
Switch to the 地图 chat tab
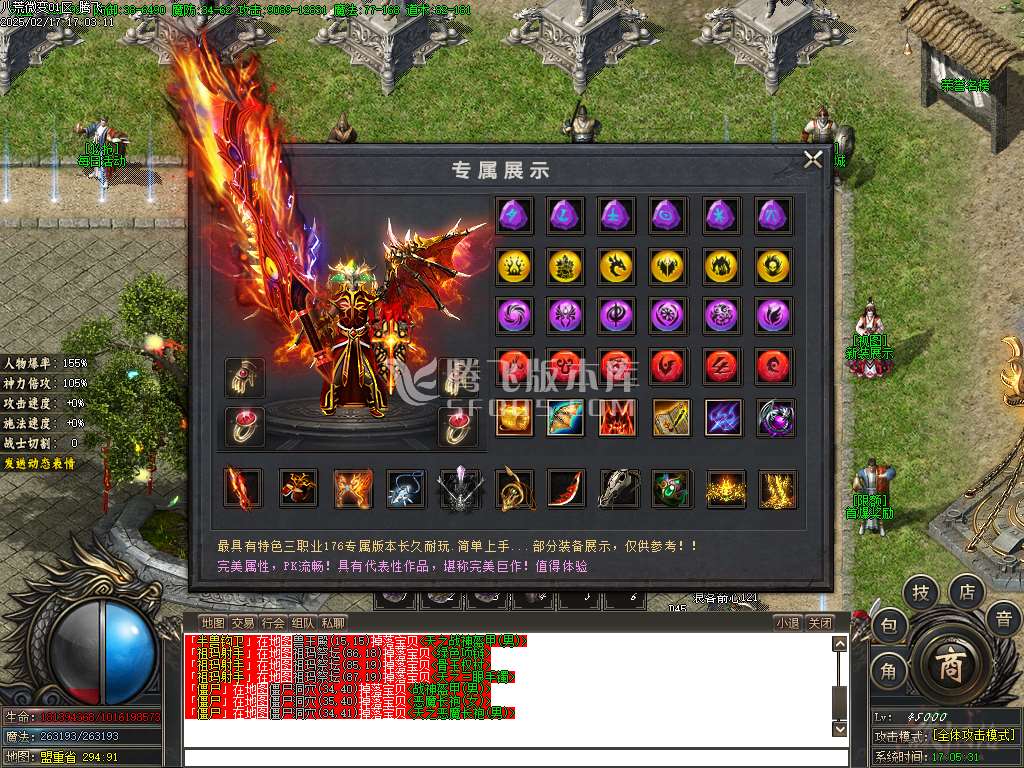tap(213, 623)
